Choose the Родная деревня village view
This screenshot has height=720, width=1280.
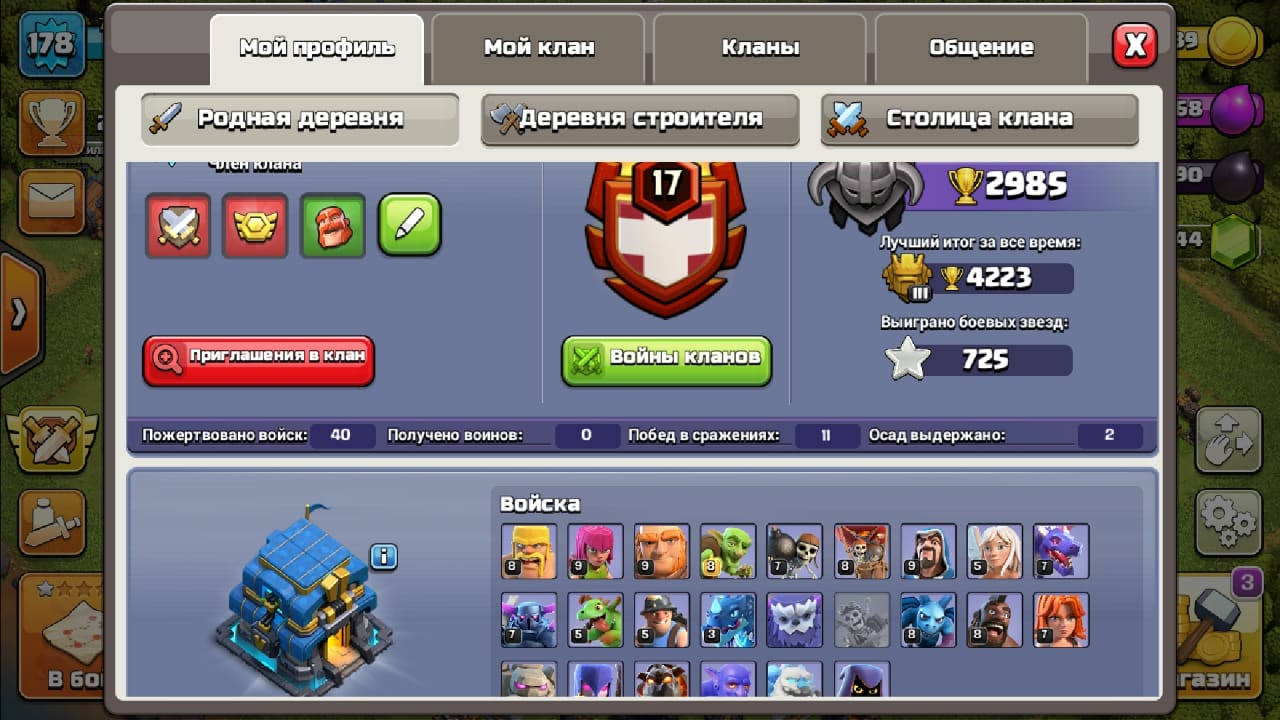[x=300, y=119]
